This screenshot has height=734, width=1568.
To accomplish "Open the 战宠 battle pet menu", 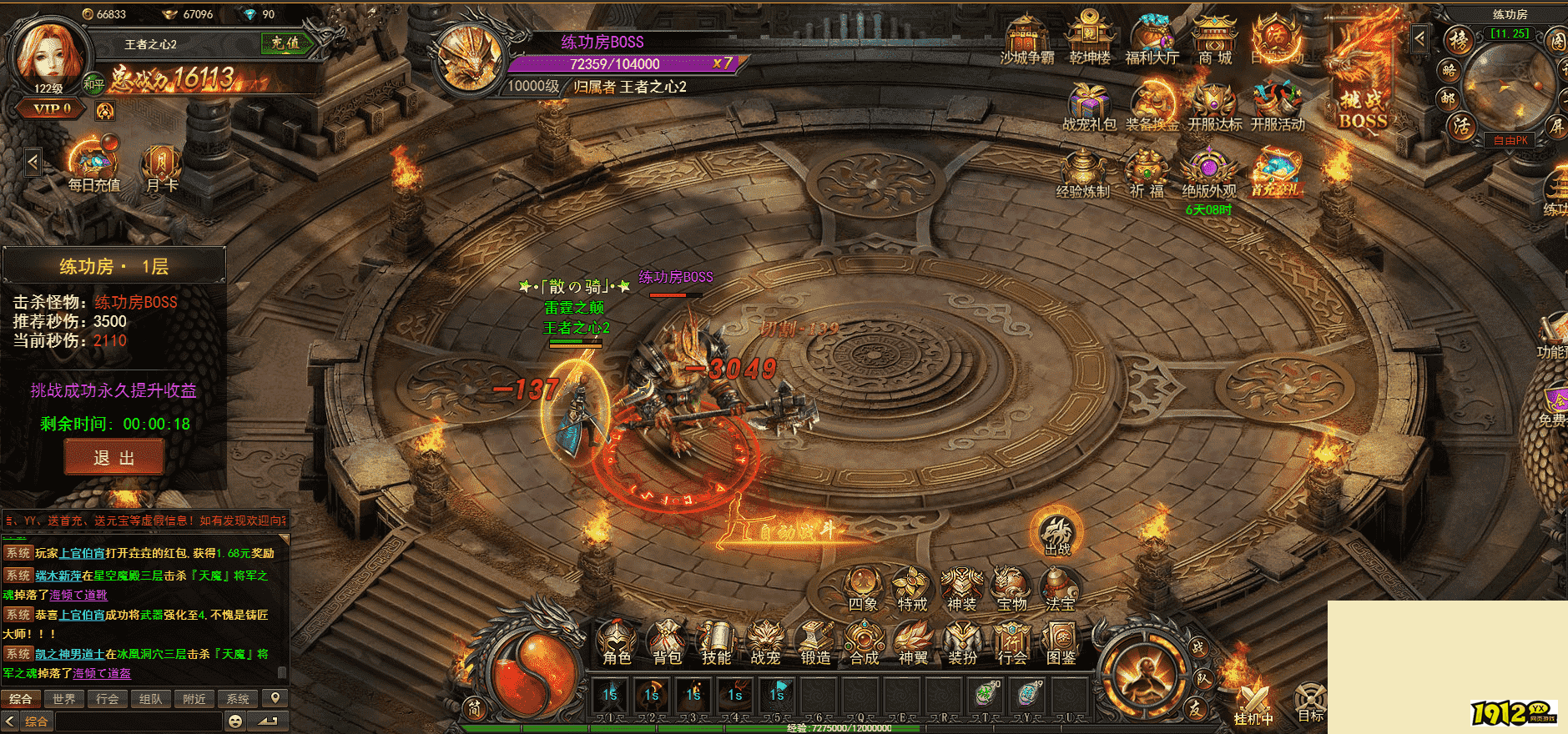I will click(x=765, y=642).
